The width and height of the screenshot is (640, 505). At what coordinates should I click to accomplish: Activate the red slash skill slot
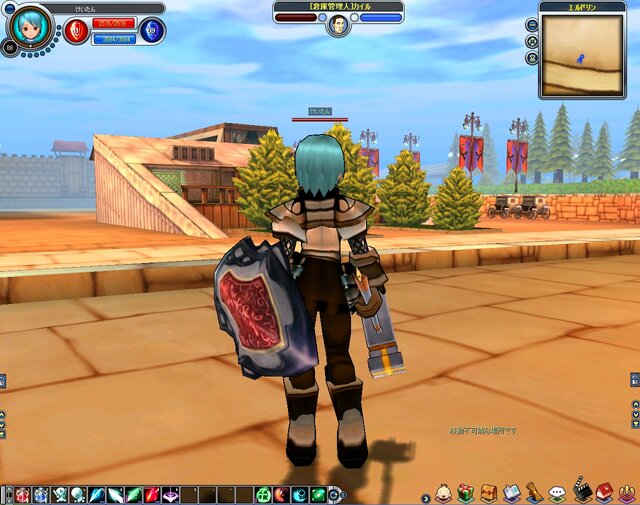(152, 494)
